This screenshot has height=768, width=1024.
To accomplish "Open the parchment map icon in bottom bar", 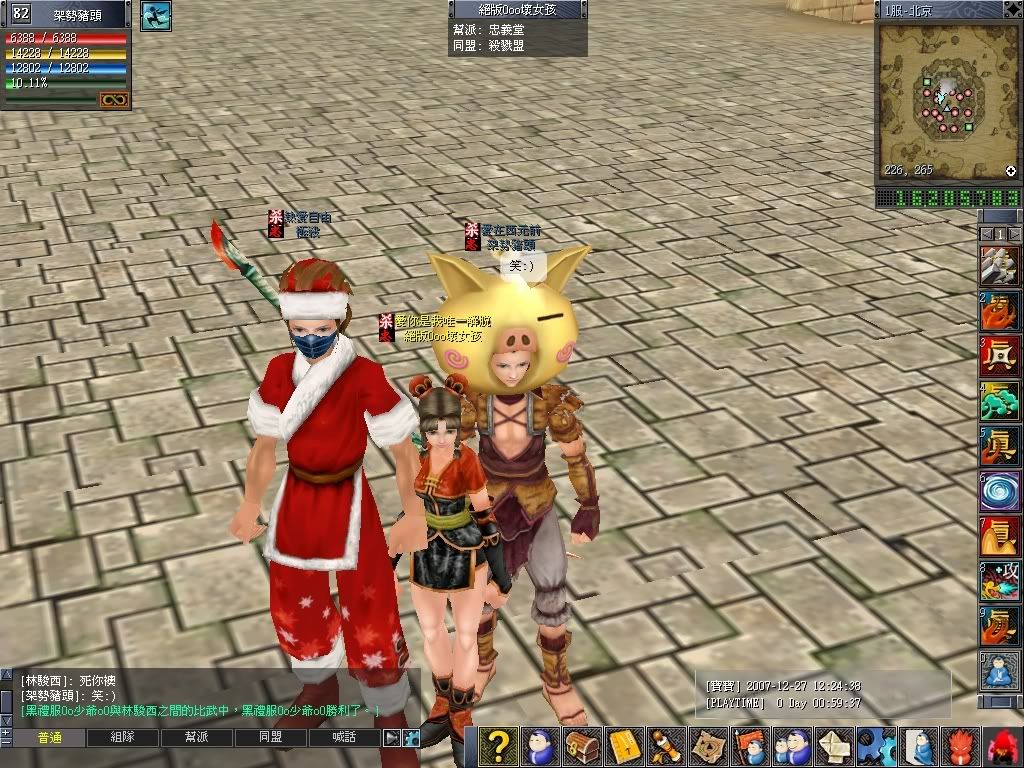I will pos(707,746).
